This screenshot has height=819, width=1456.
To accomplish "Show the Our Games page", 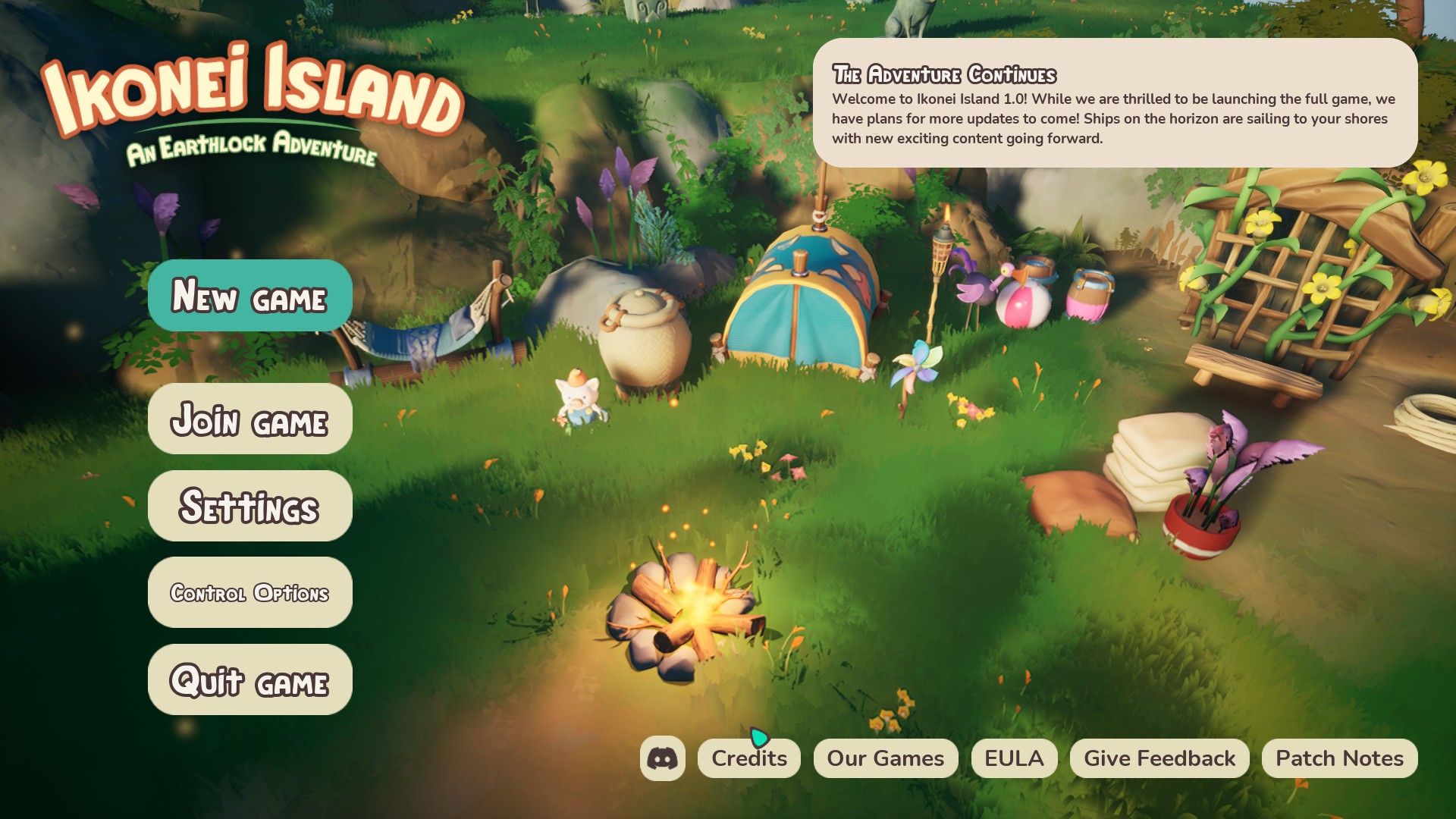I will 885,759.
